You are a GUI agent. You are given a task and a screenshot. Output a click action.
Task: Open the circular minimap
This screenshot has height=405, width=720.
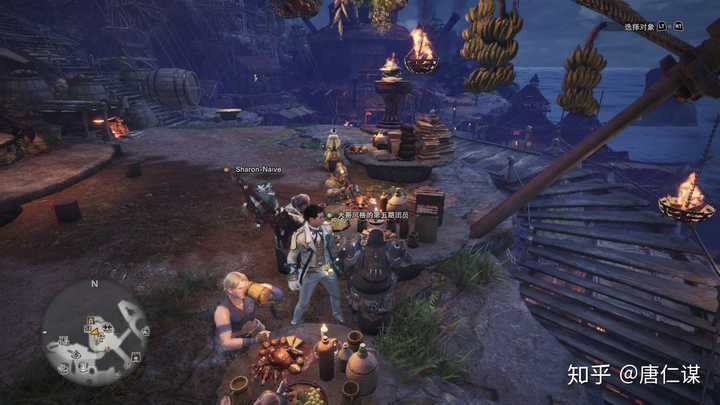click(95, 332)
